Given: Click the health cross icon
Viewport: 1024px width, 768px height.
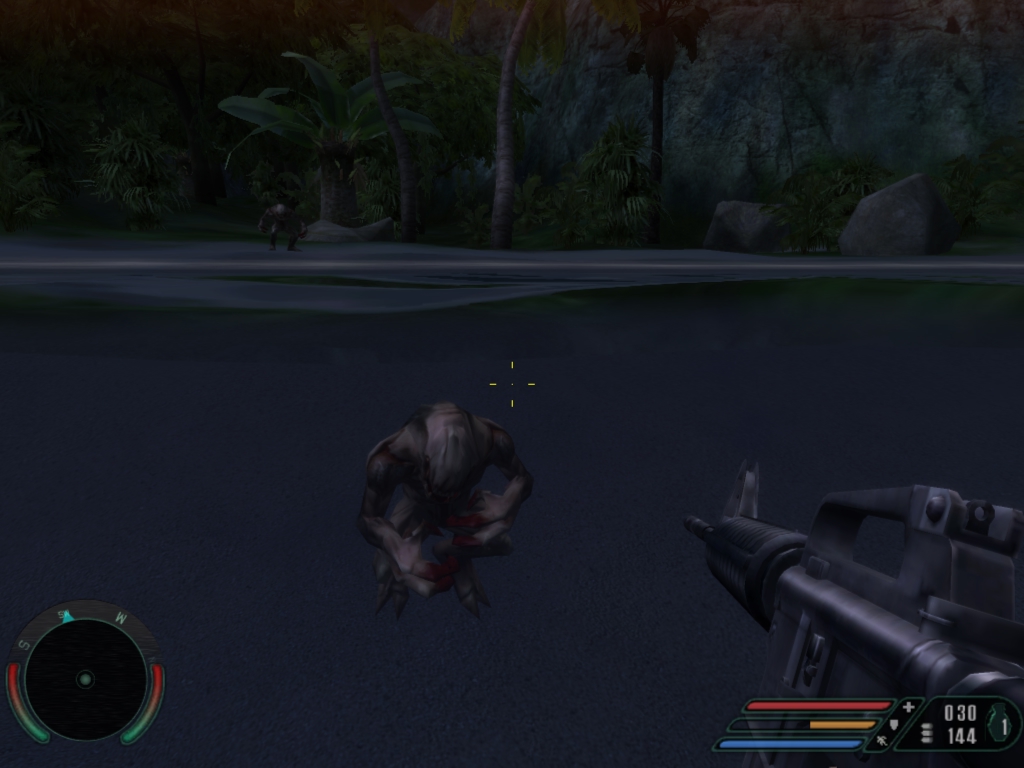Looking at the screenshot, I should [908, 707].
